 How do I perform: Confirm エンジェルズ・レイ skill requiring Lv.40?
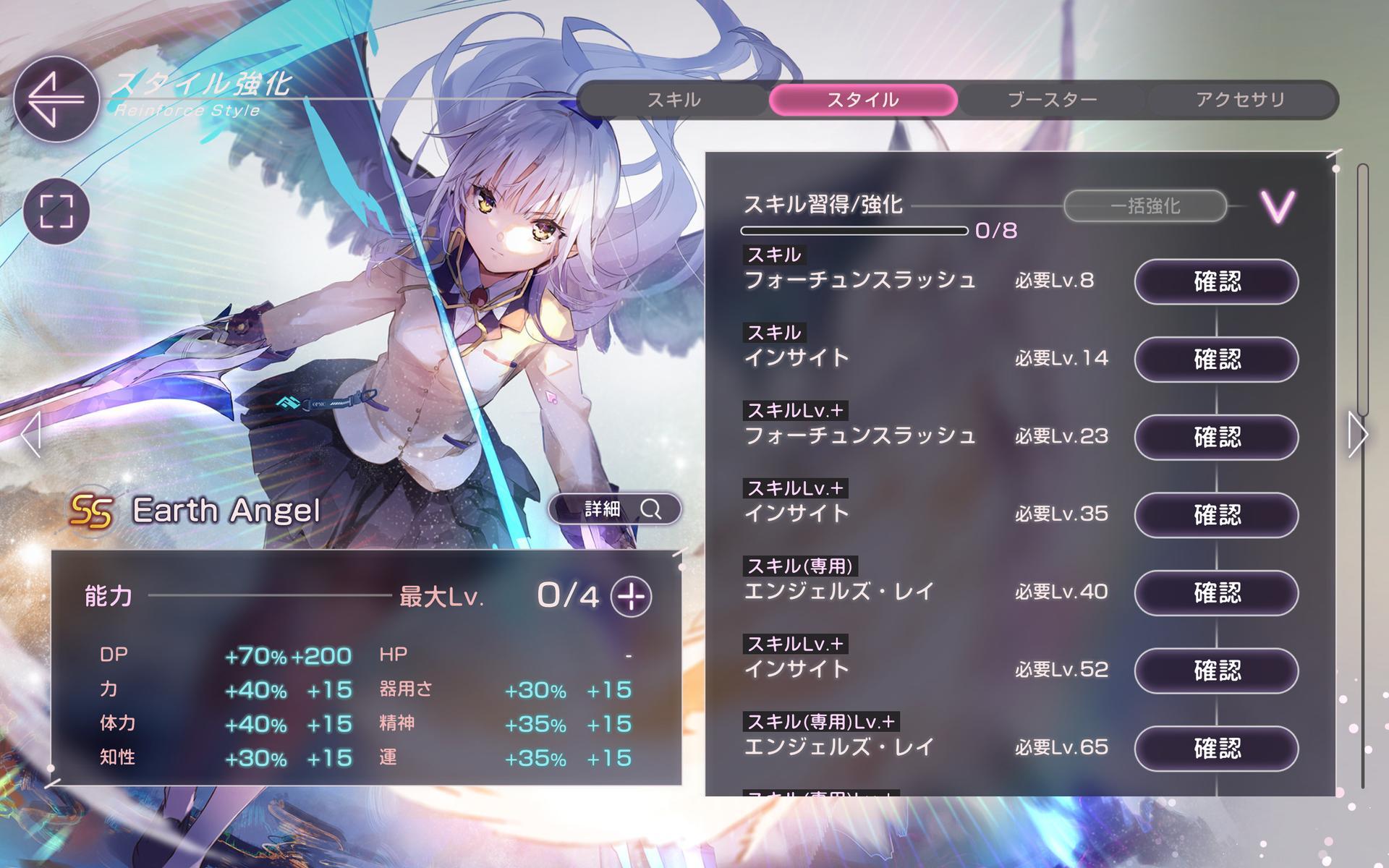click(1216, 592)
